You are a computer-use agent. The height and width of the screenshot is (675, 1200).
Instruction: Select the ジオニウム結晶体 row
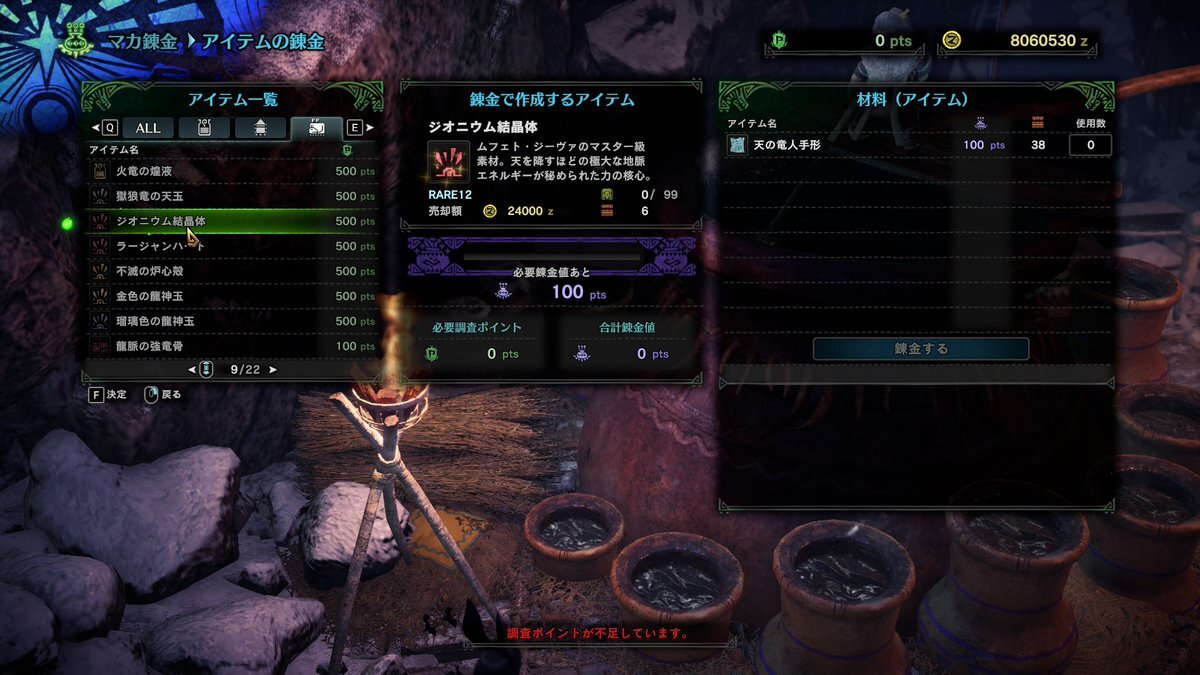(230, 221)
